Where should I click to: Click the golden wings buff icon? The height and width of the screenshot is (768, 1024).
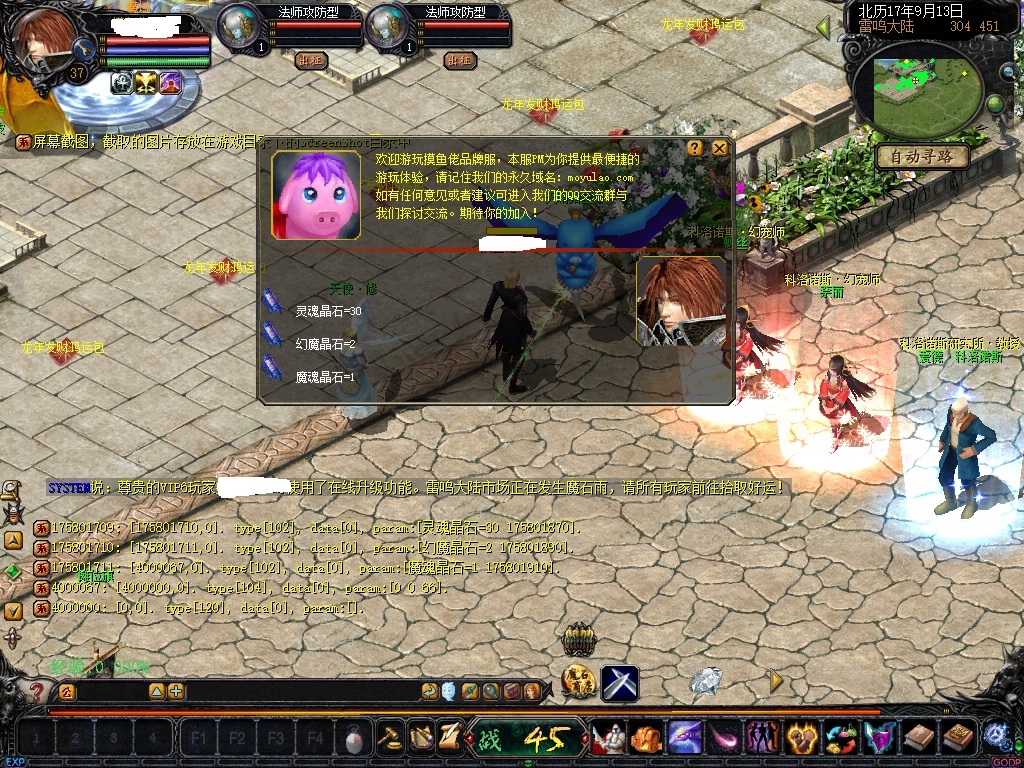[147, 83]
